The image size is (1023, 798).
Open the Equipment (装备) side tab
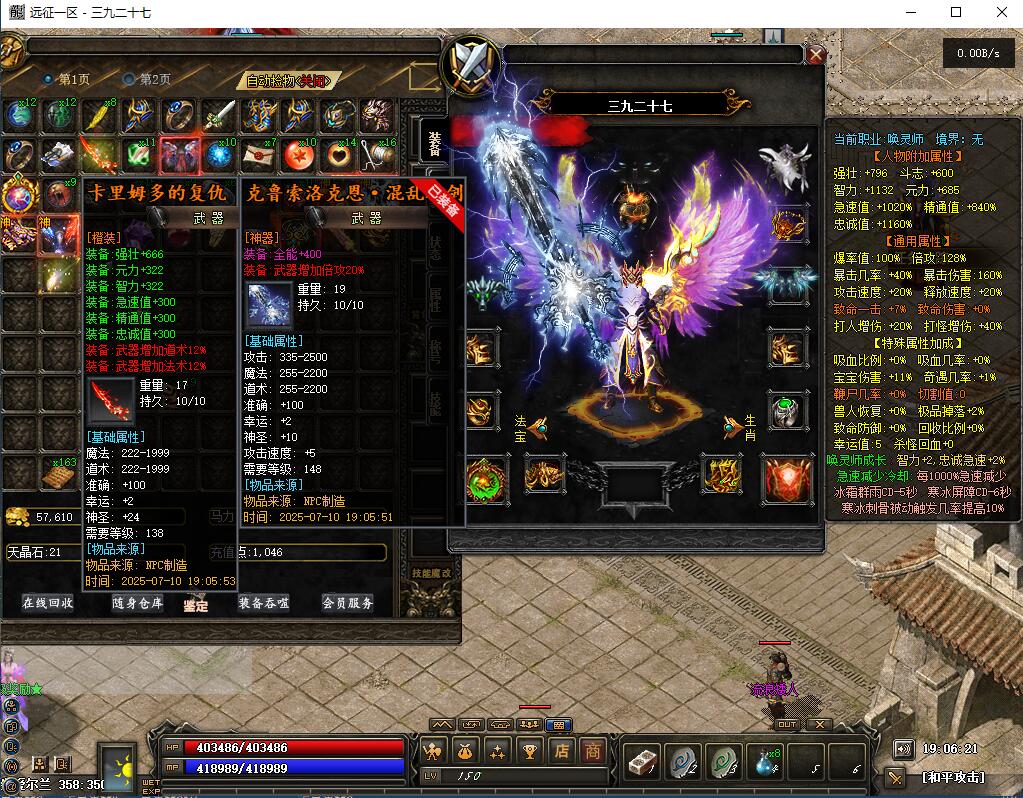point(433,145)
